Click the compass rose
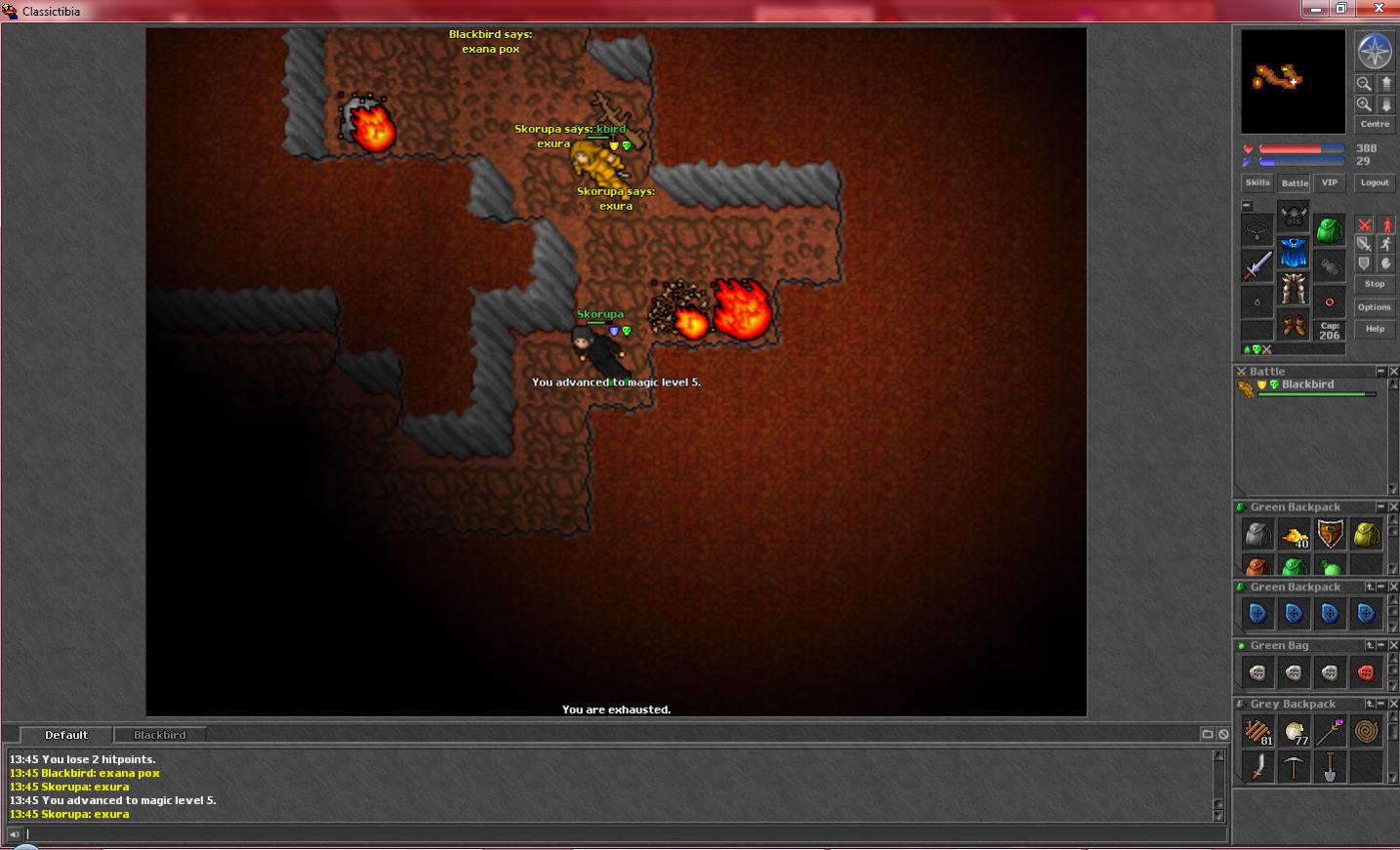This screenshot has width=1400, height=850. point(1375,51)
